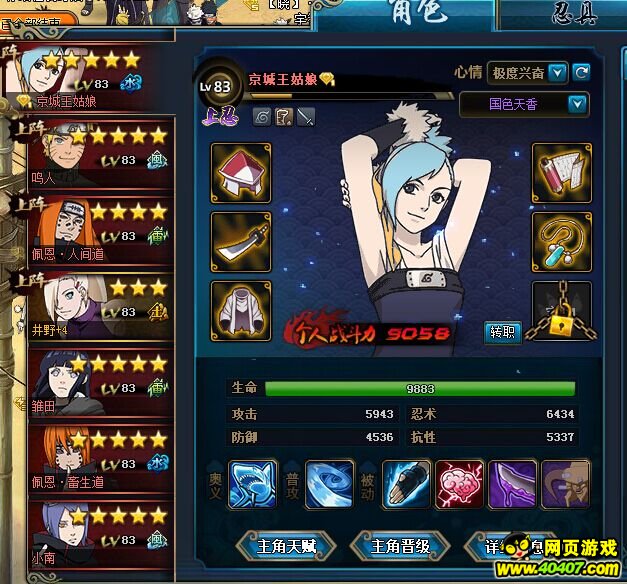Click the chained padlock locked slot

pyautogui.click(x=561, y=311)
